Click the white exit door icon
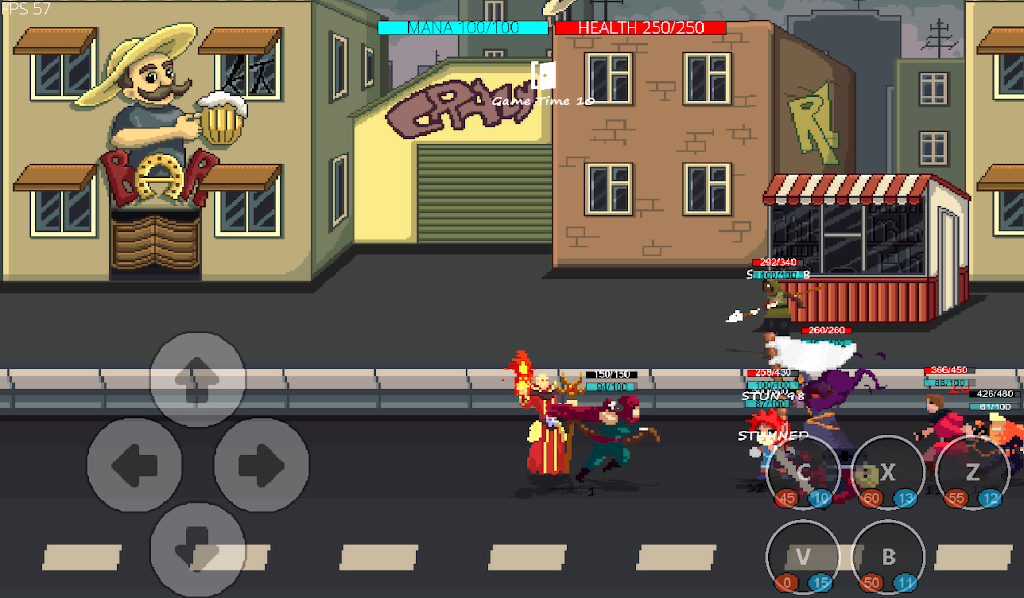The height and width of the screenshot is (598, 1024). point(543,75)
